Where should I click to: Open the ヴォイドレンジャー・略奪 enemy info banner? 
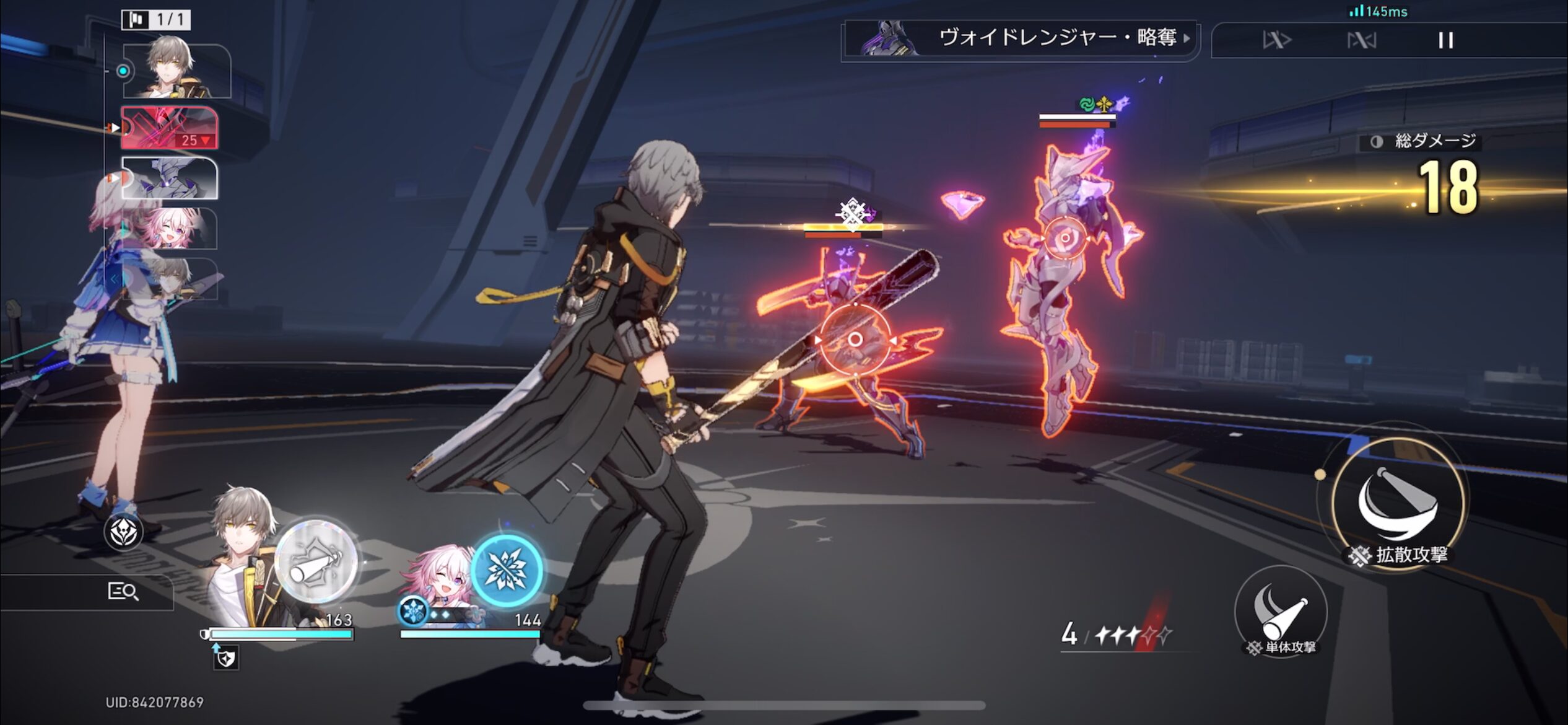[1022, 38]
